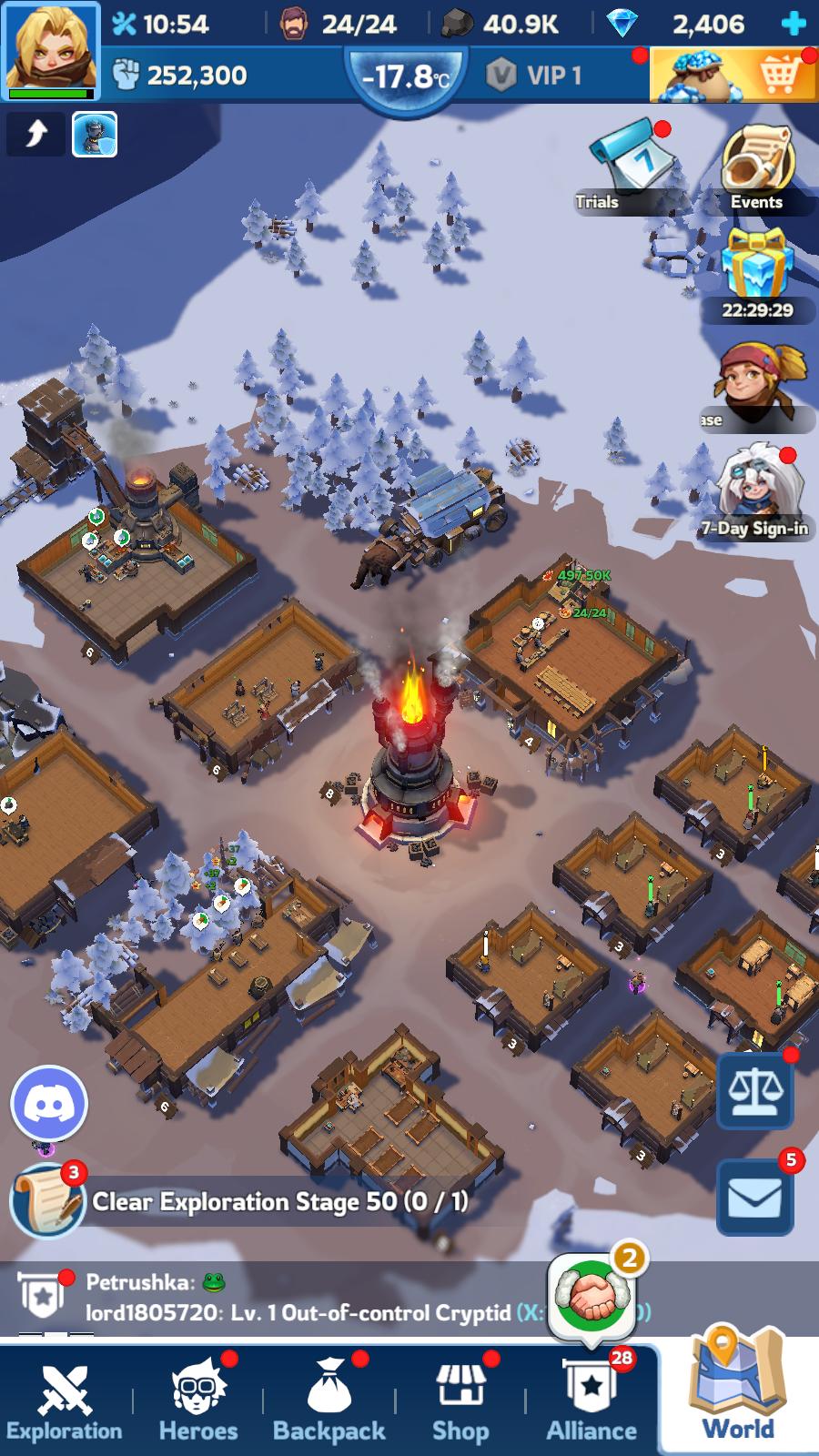This screenshot has width=819, height=1456.
Task: Open the balance scales menu
Action: click(x=754, y=1090)
